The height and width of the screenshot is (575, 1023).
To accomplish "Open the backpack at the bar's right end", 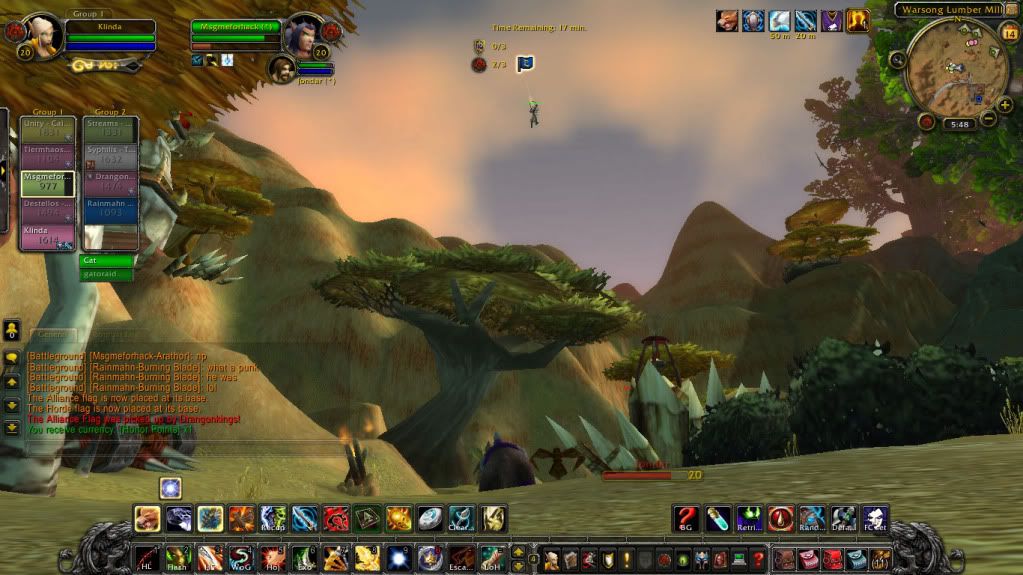I will click(x=880, y=558).
